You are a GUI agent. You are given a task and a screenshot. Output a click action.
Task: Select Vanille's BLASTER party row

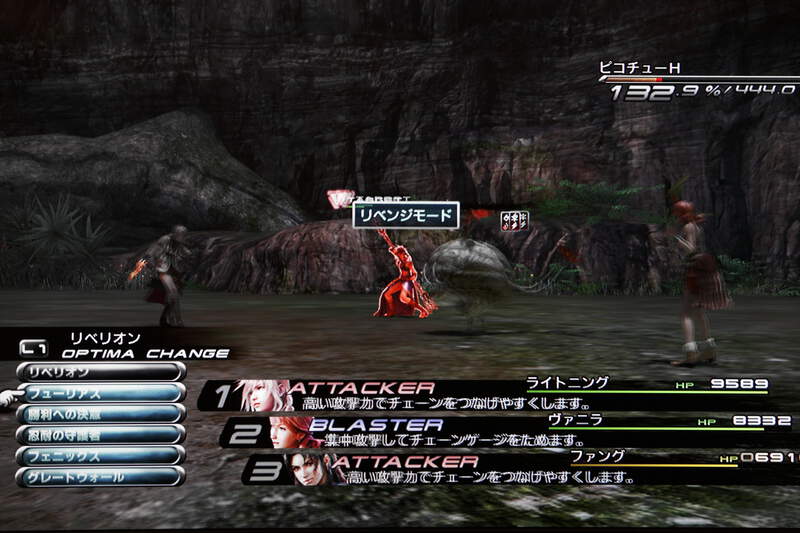click(x=500, y=432)
